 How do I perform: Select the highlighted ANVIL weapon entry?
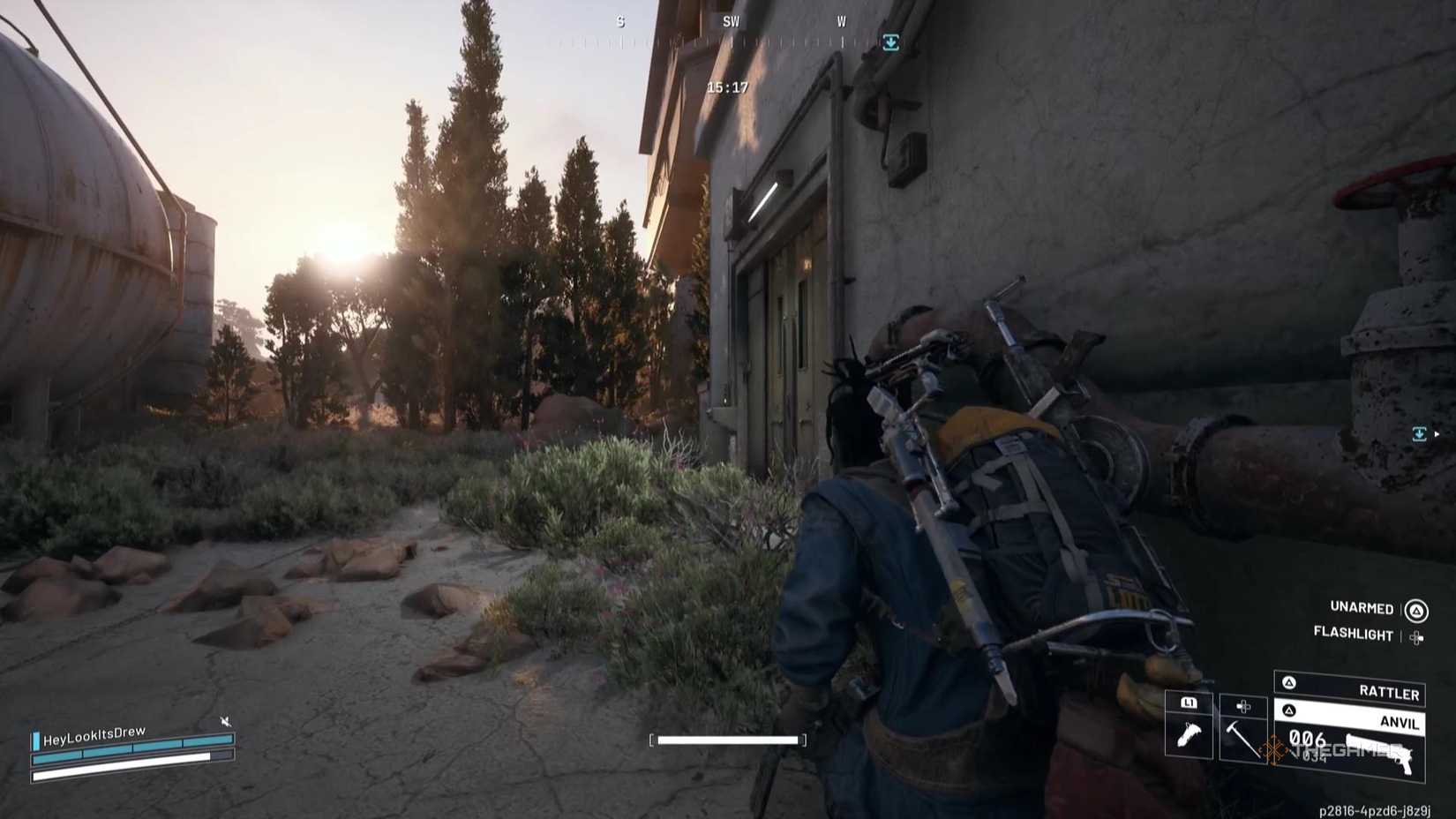point(1400,723)
